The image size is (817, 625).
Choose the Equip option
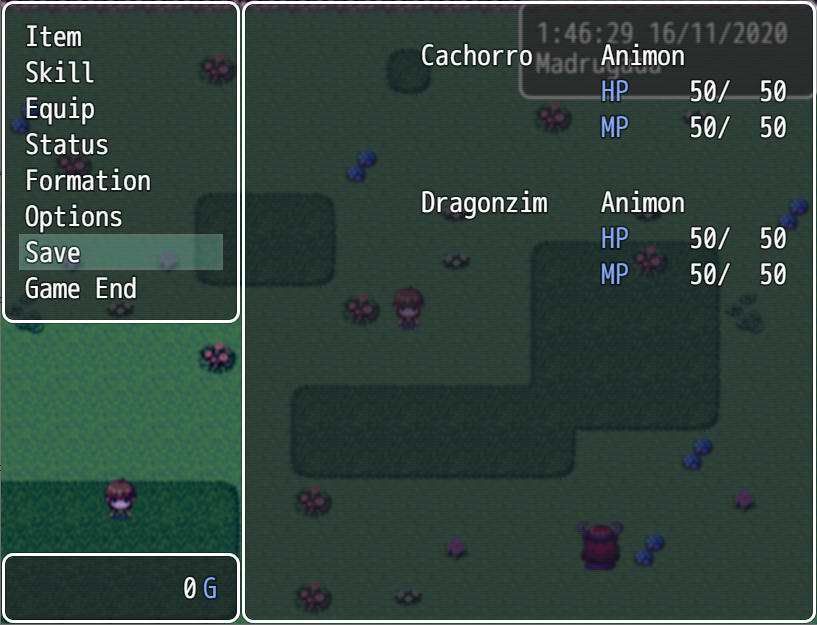coord(60,109)
